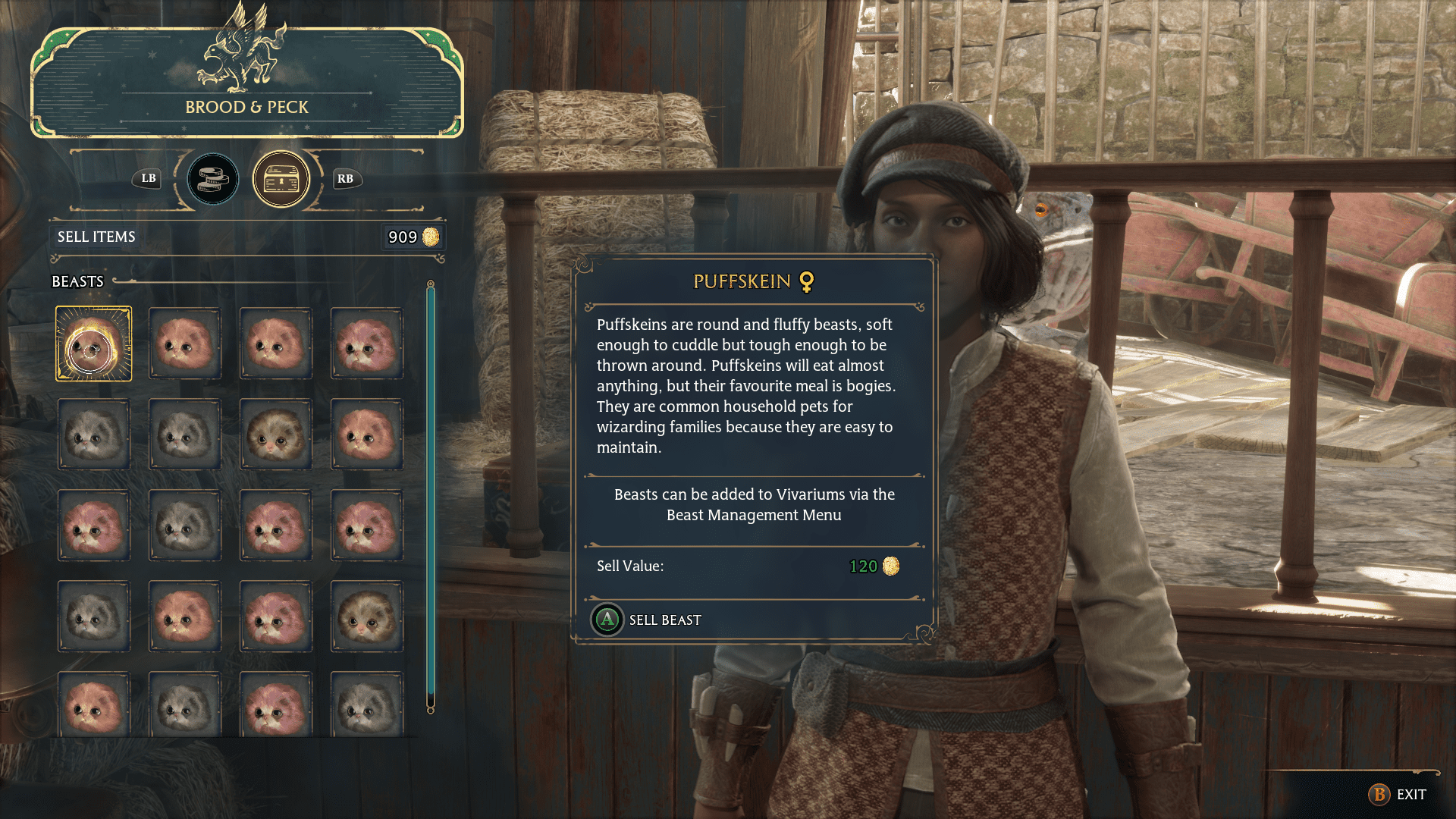The width and height of the screenshot is (1456, 819).
Task: Click the Sell Beast action label
Action: coord(664,620)
